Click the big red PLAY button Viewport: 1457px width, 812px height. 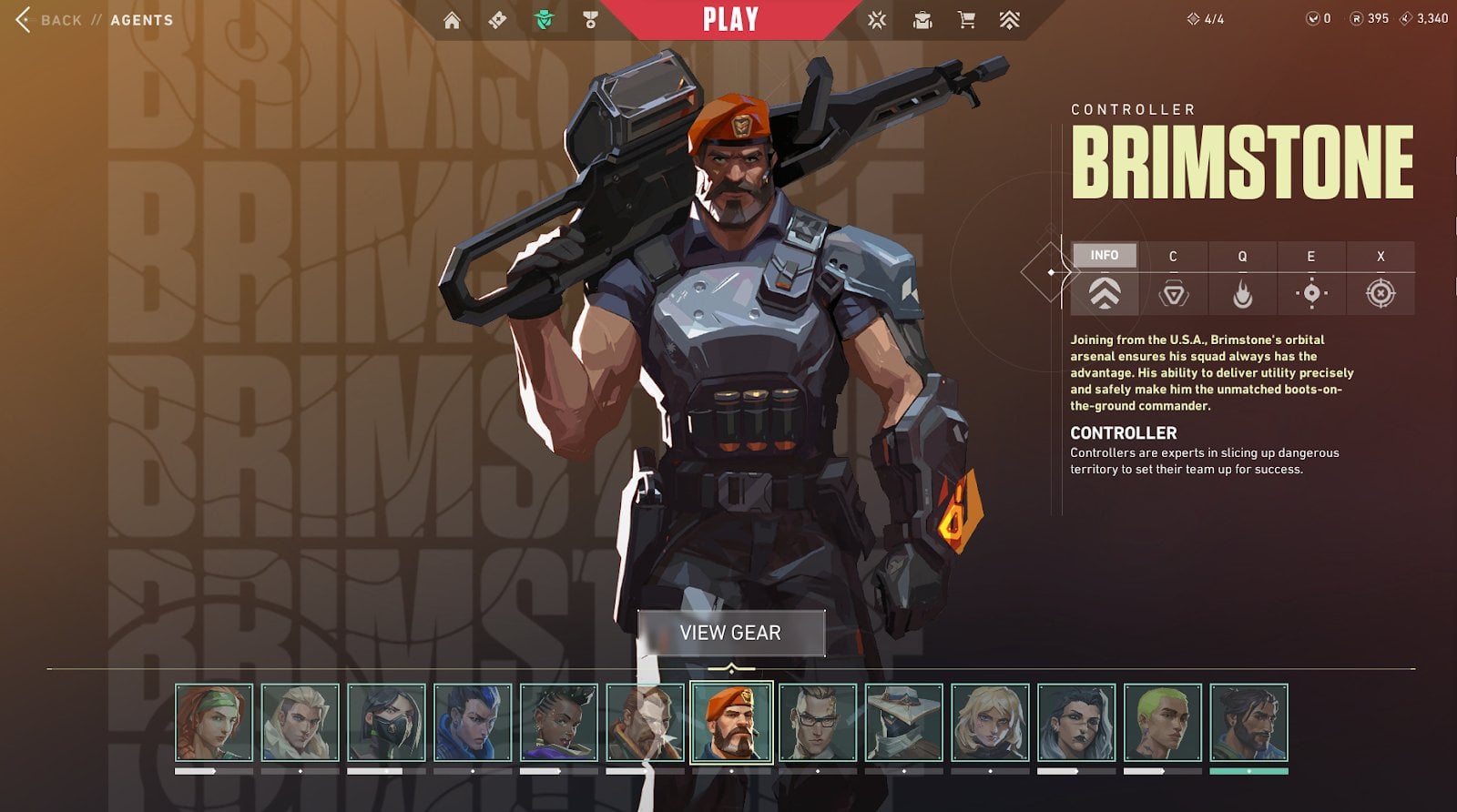coord(730,20)
